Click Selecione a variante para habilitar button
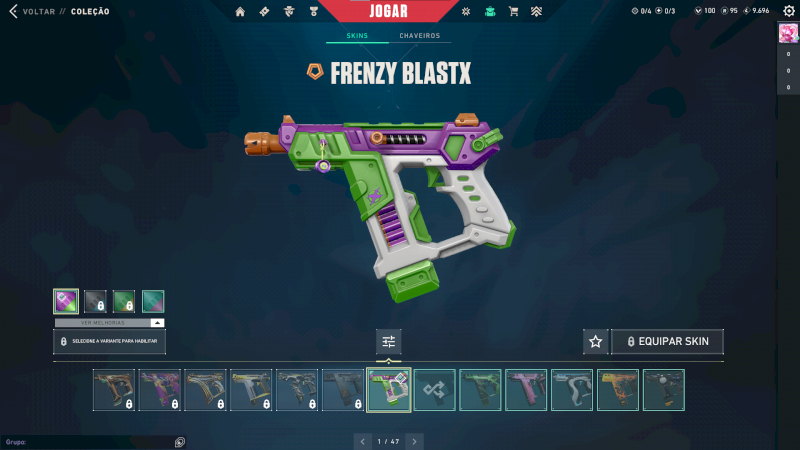This screenshot has width=800, height=450. [109, 341]
